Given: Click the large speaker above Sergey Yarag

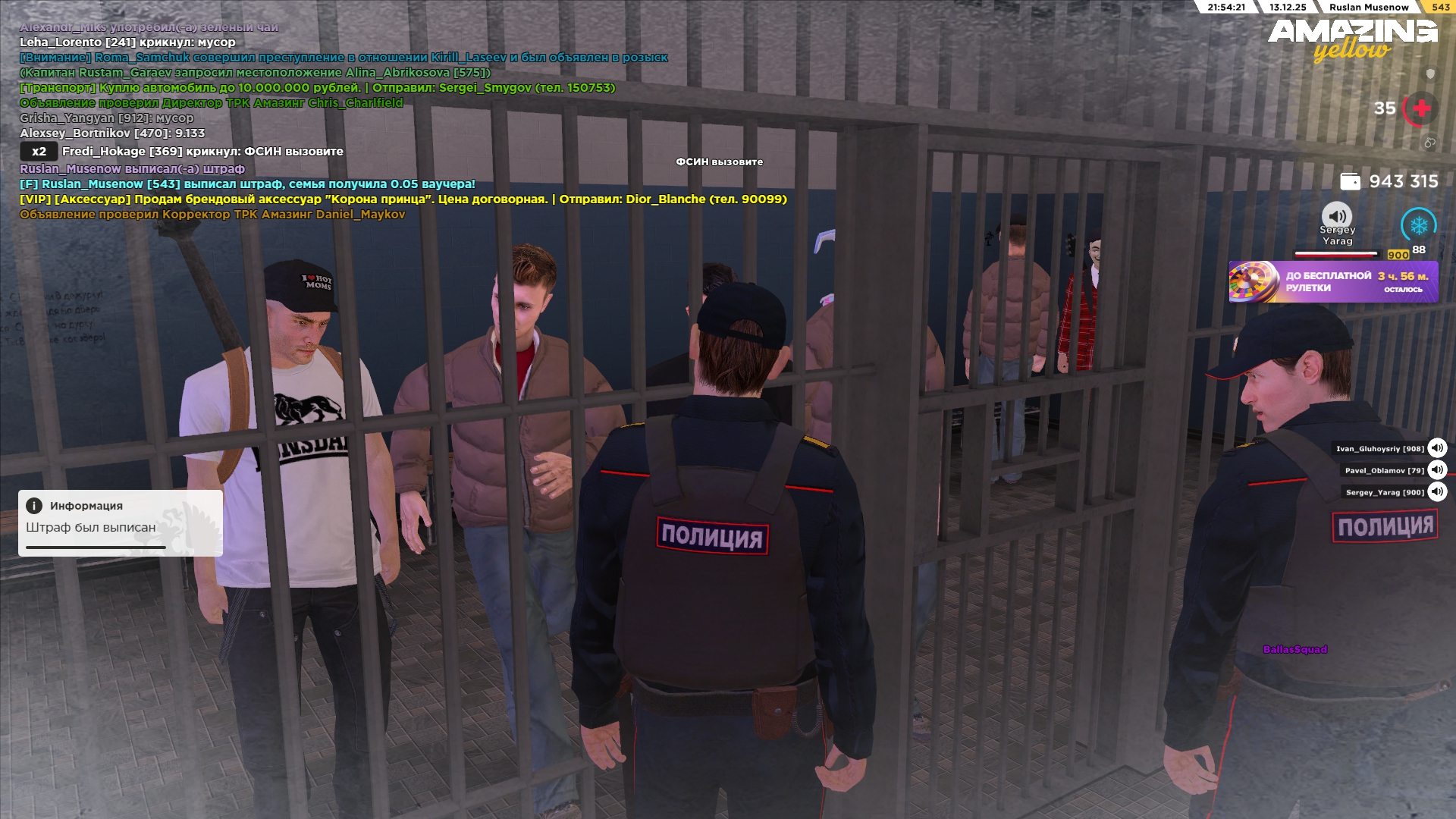Looking at the screenshot, I should tap(1337, 215).
